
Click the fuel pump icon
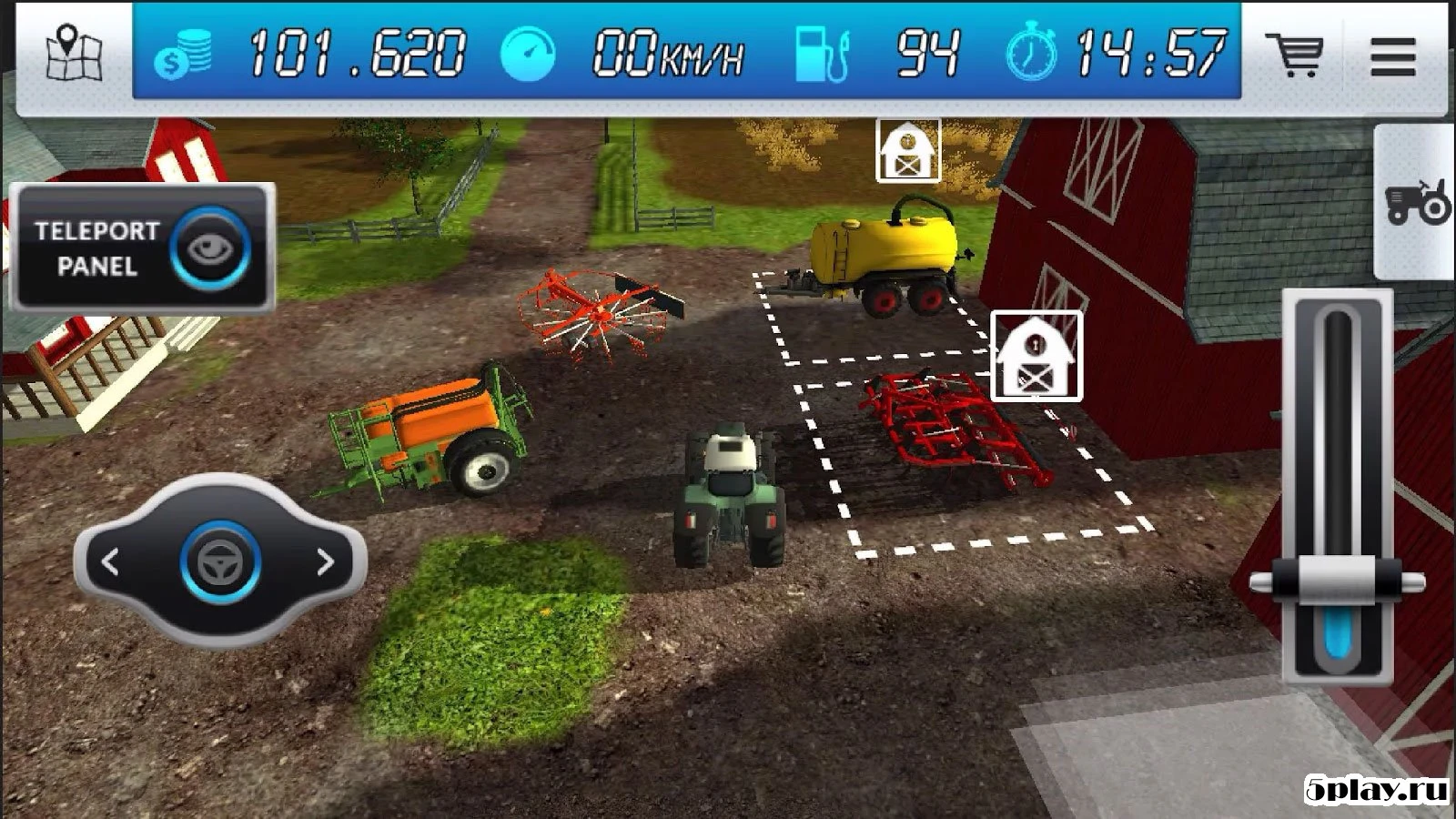[824, 53]
